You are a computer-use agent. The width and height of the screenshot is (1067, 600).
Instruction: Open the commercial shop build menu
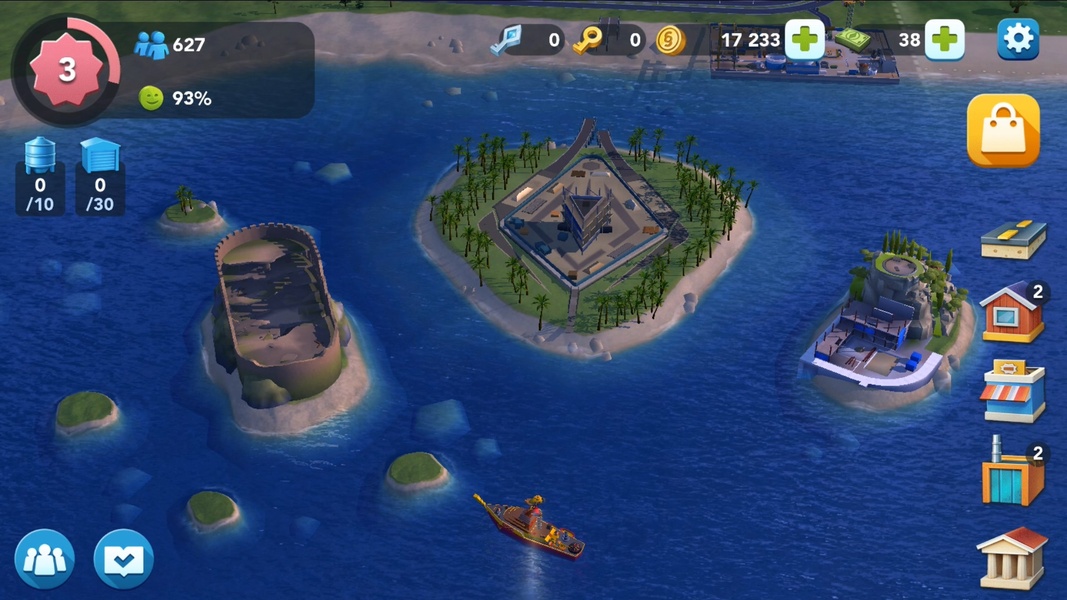pos(1013,391)
